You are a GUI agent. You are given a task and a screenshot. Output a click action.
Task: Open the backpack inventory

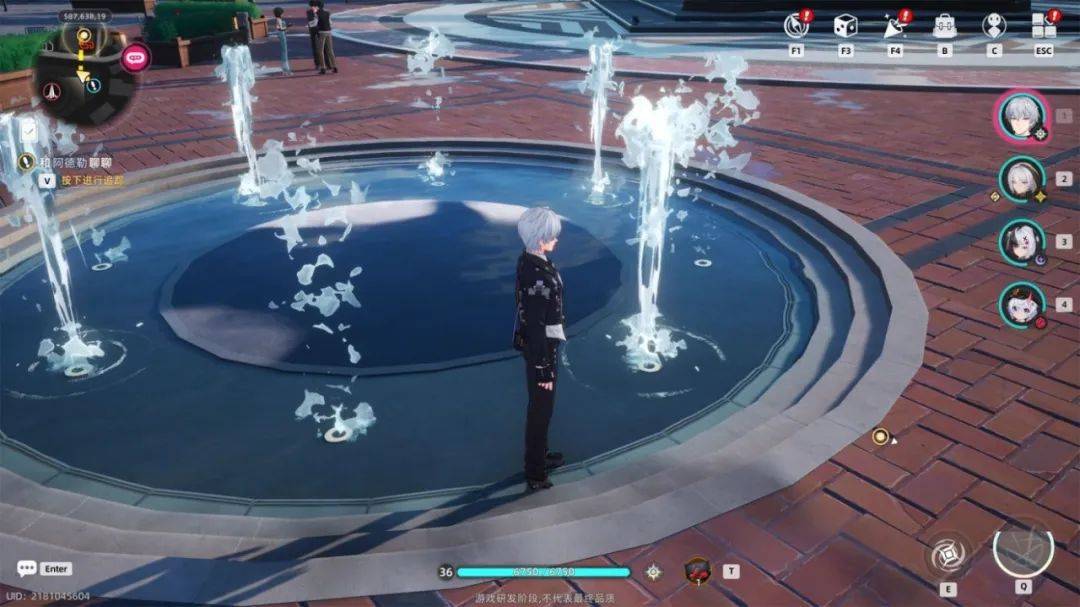[x=944, y=26]
